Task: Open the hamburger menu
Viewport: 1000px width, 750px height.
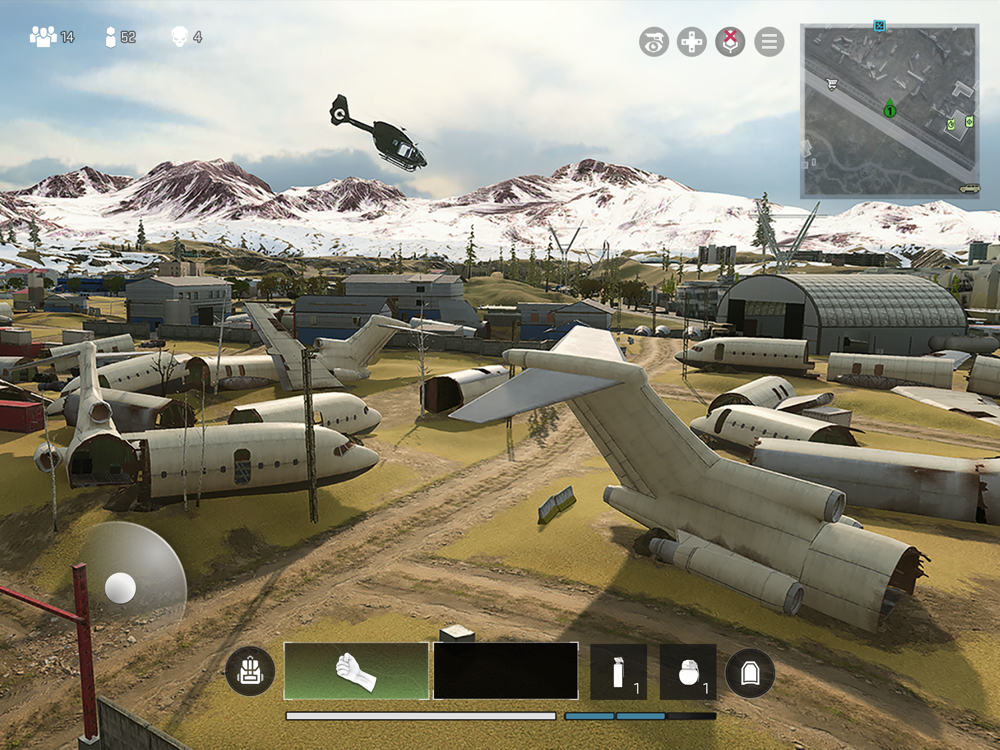Action: pos(769,41)
